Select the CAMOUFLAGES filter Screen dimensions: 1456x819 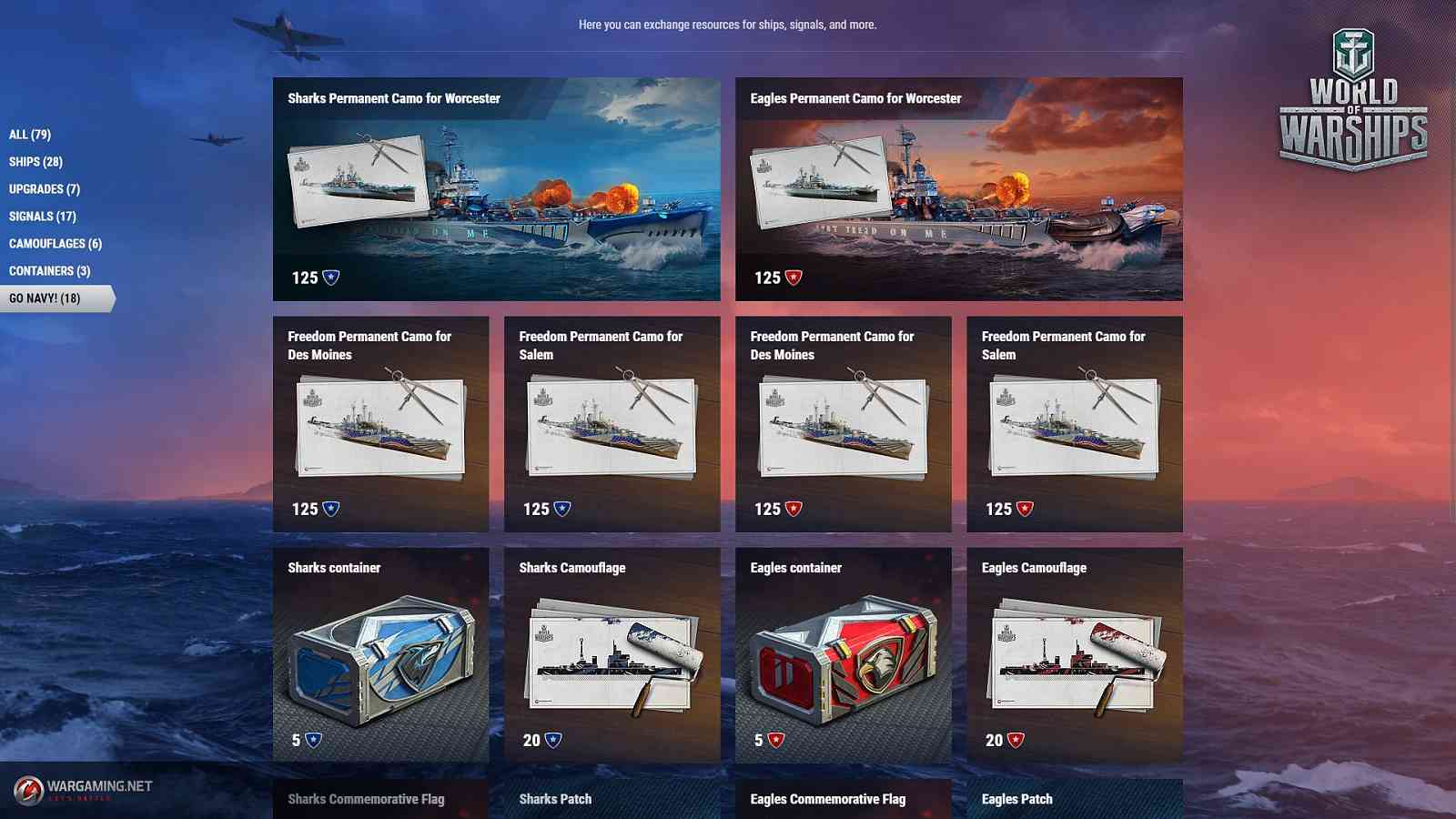coord(56,243)
